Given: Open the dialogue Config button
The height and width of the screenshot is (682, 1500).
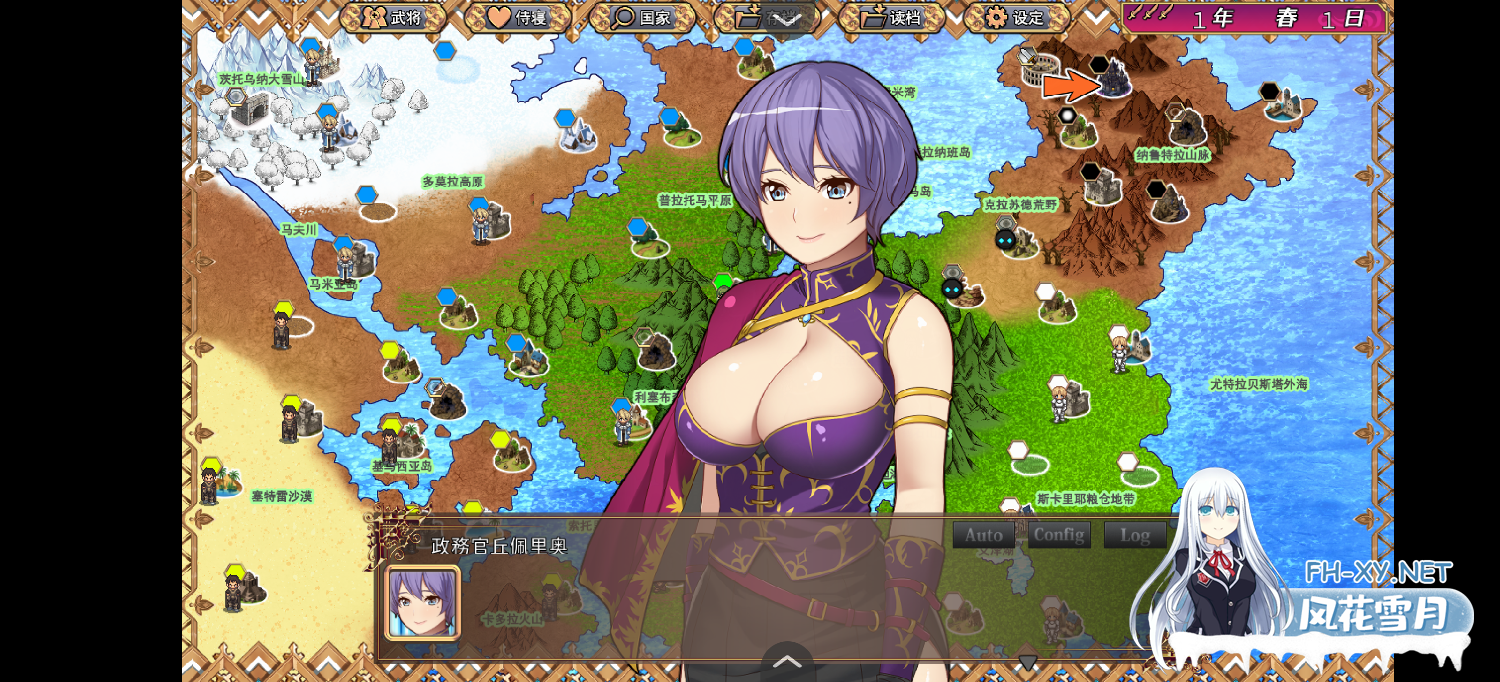Looking at the screenshot, I should tap(1059, 535).
